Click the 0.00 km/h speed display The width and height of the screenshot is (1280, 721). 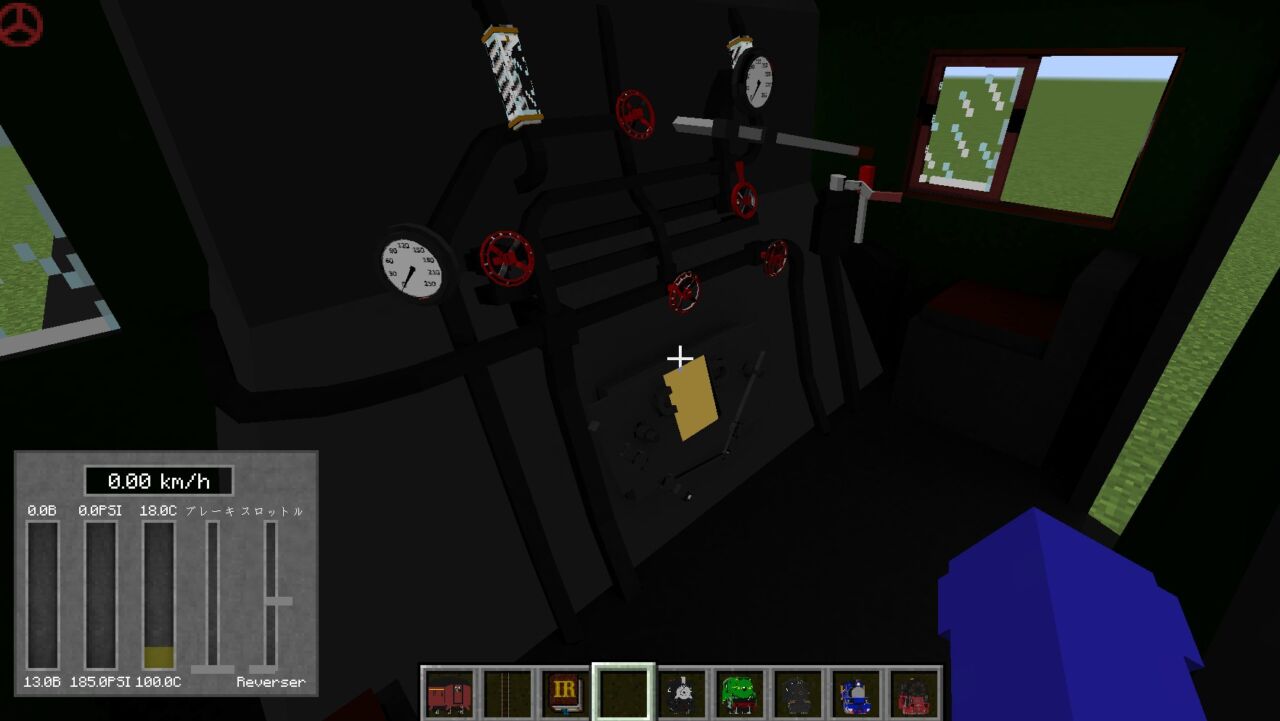(x=160, y=480)
